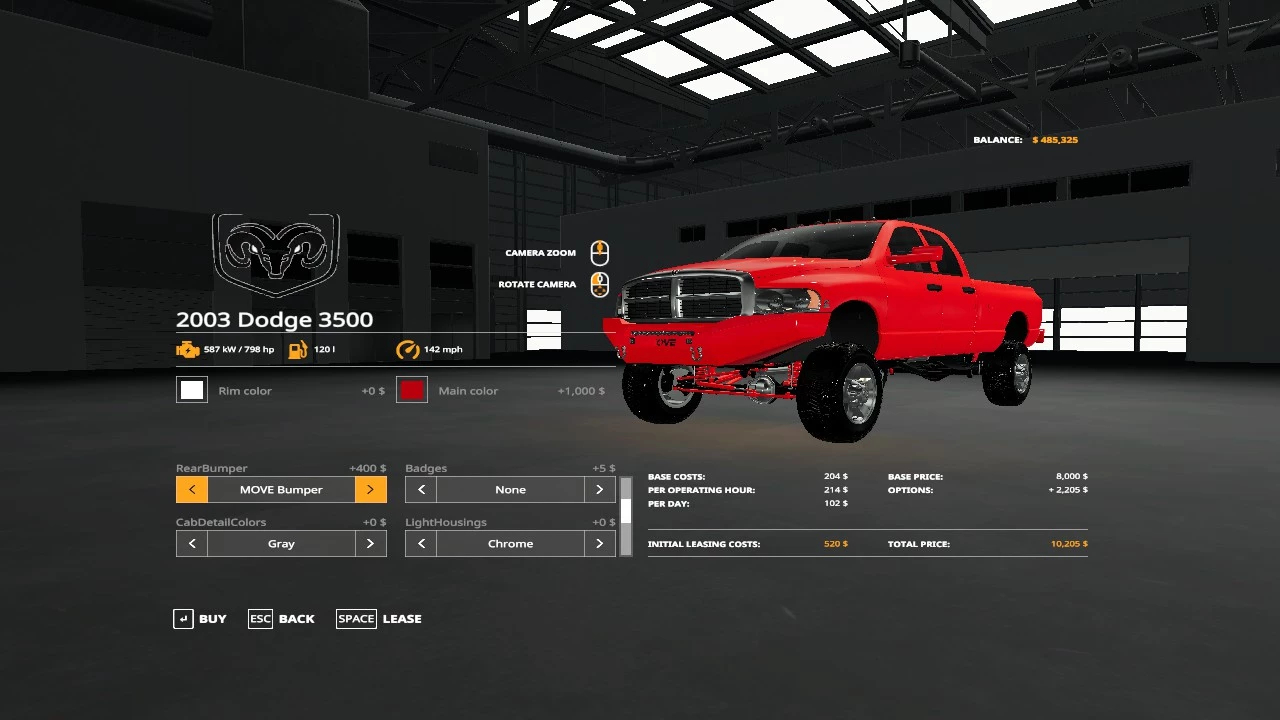
Task: Open the red Main color swatch
Action: (412, 390)
